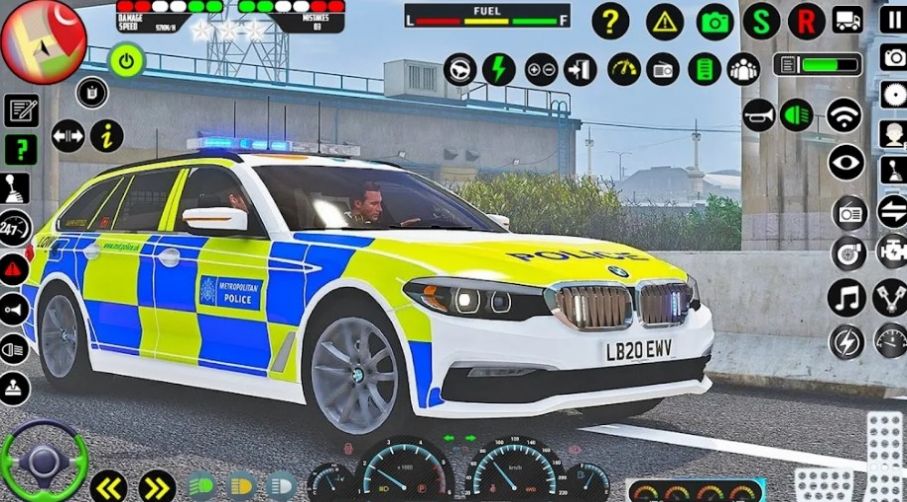Toggle the green headlight beam icon

797,114
